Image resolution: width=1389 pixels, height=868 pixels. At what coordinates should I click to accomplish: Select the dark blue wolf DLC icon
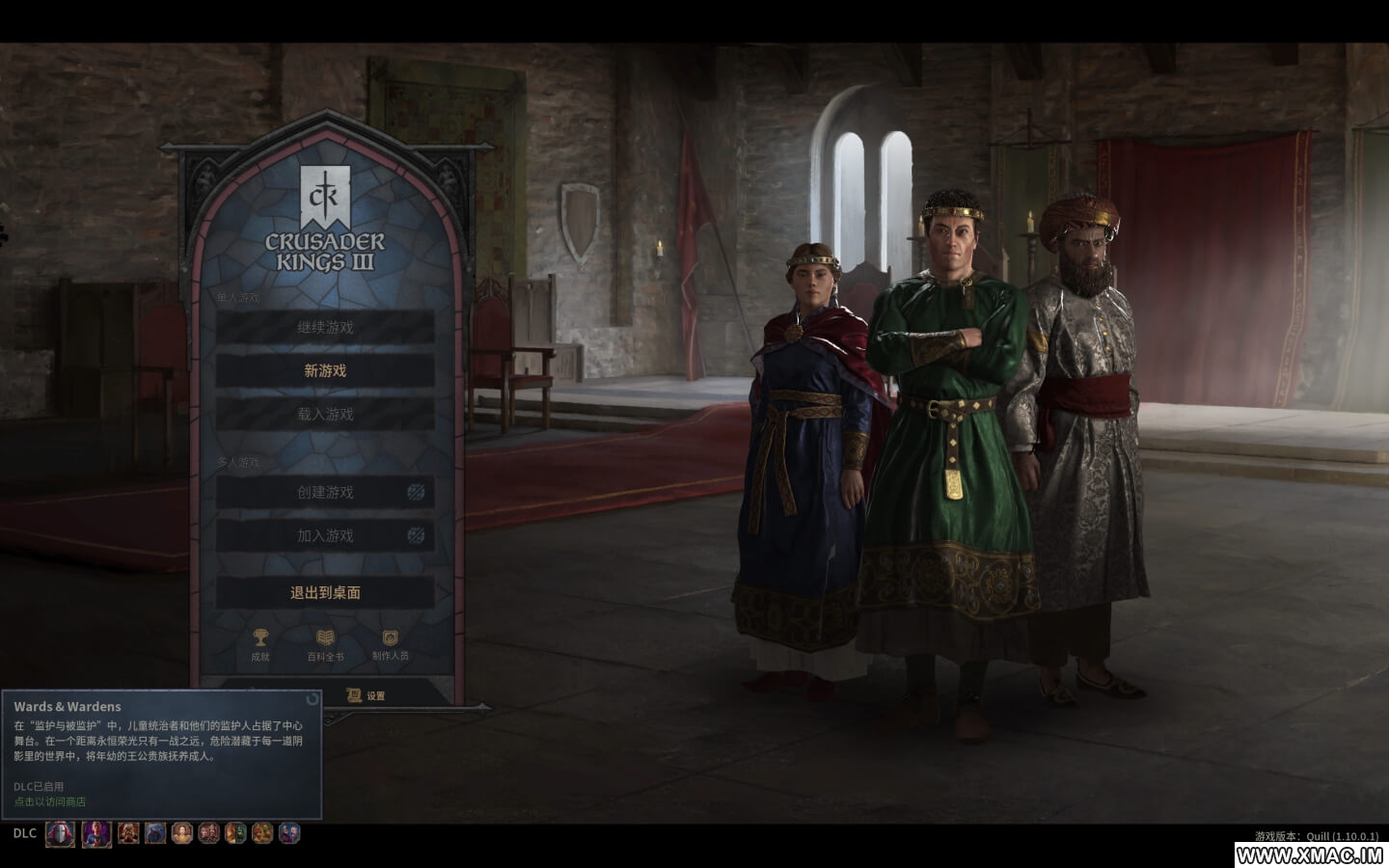[155, 832]
